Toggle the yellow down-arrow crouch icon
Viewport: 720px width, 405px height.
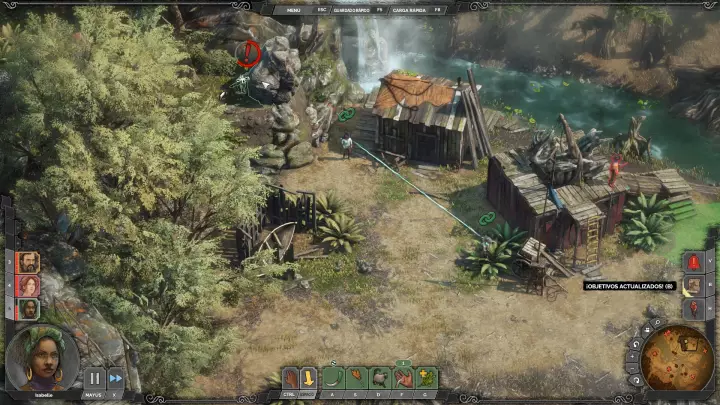click(309, 378)
